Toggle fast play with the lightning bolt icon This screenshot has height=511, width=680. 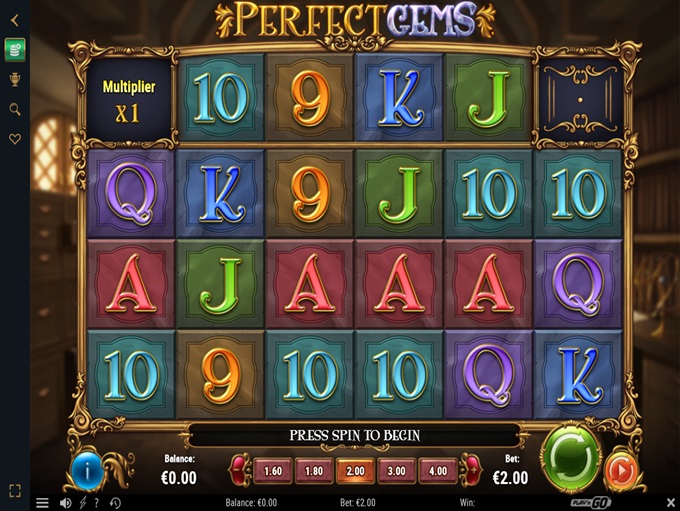(x=83, y=502)
